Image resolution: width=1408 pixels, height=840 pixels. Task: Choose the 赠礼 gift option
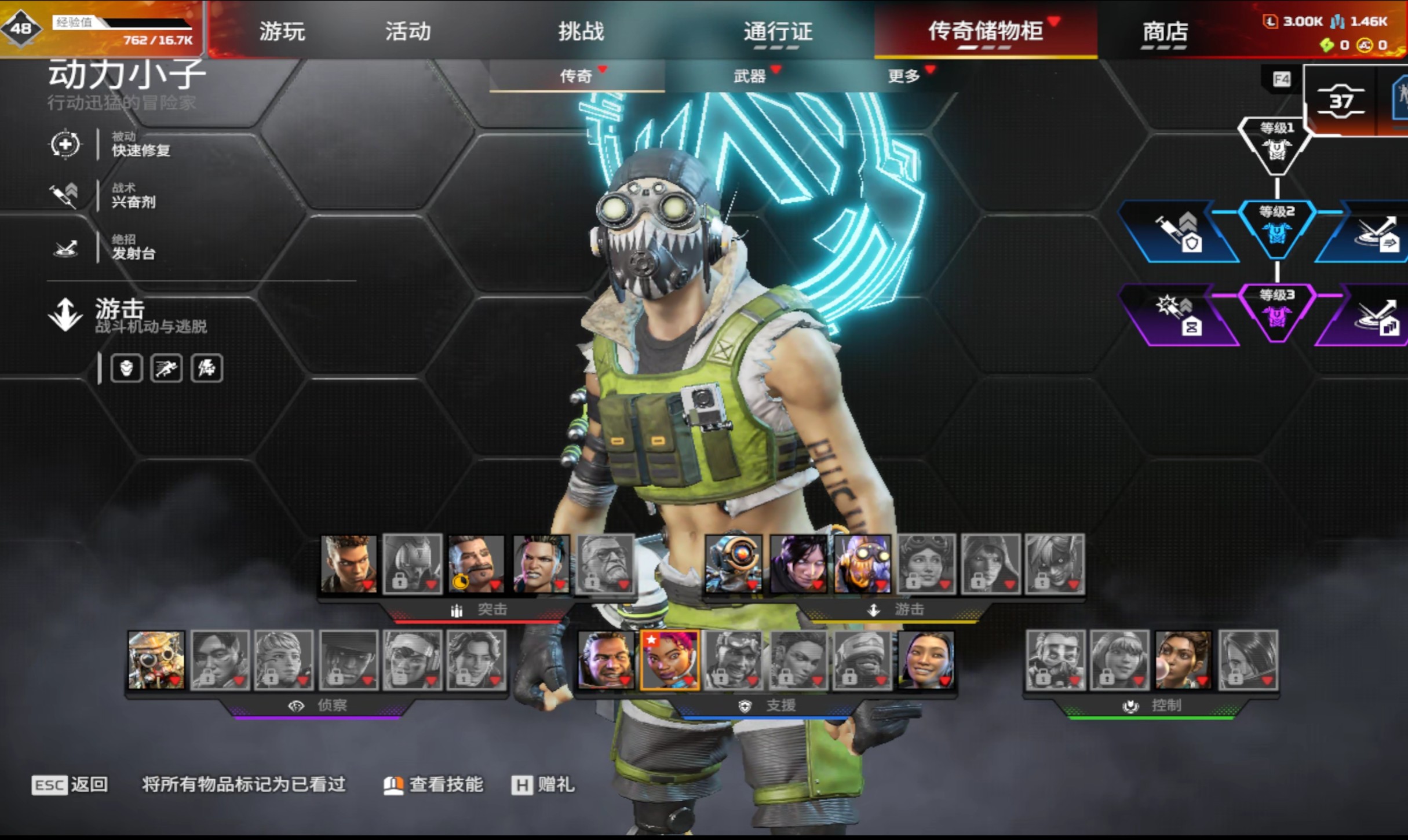(x=543, y=785)
